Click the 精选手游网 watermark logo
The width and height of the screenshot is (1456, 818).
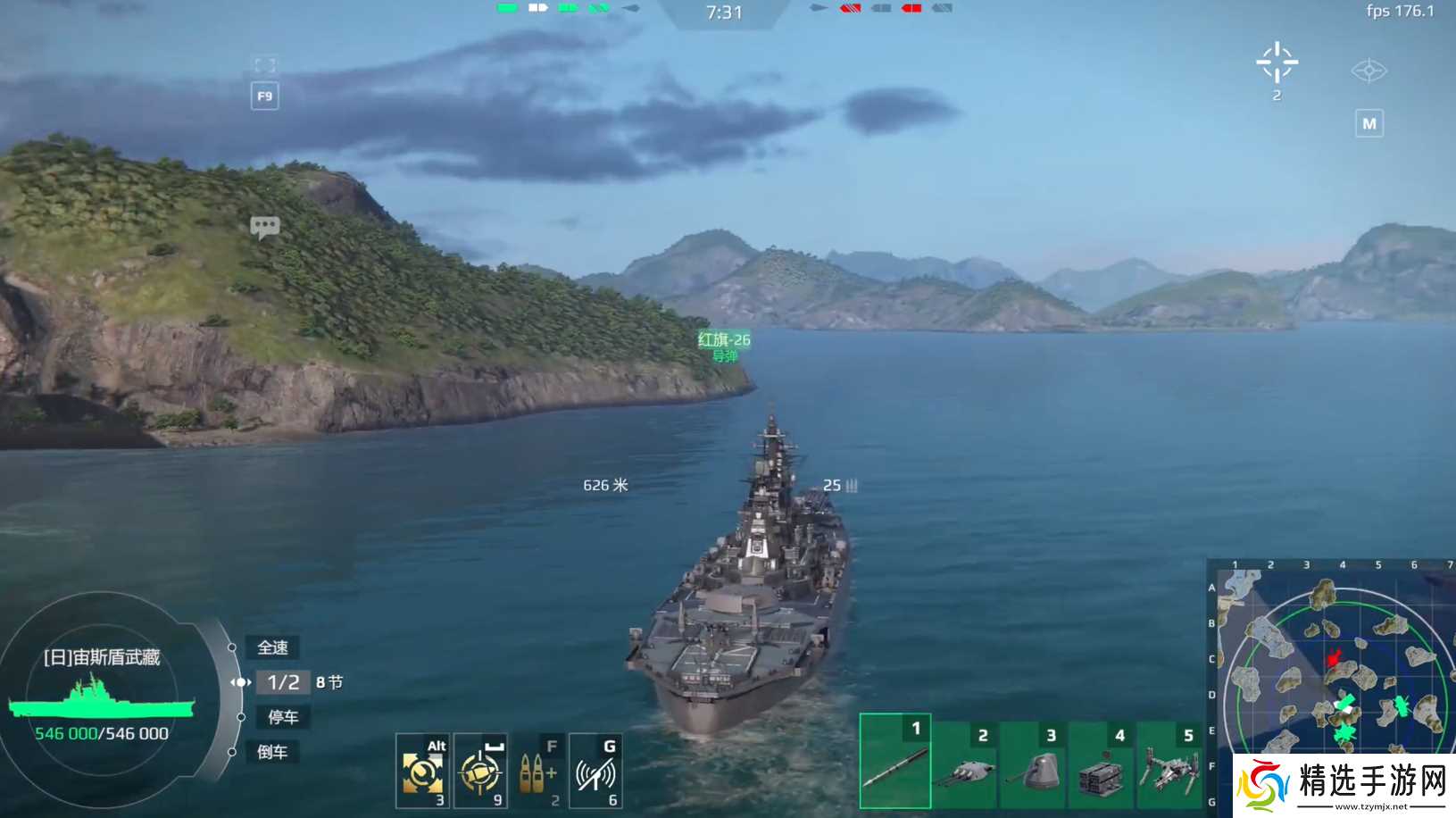click(1344, 785)
